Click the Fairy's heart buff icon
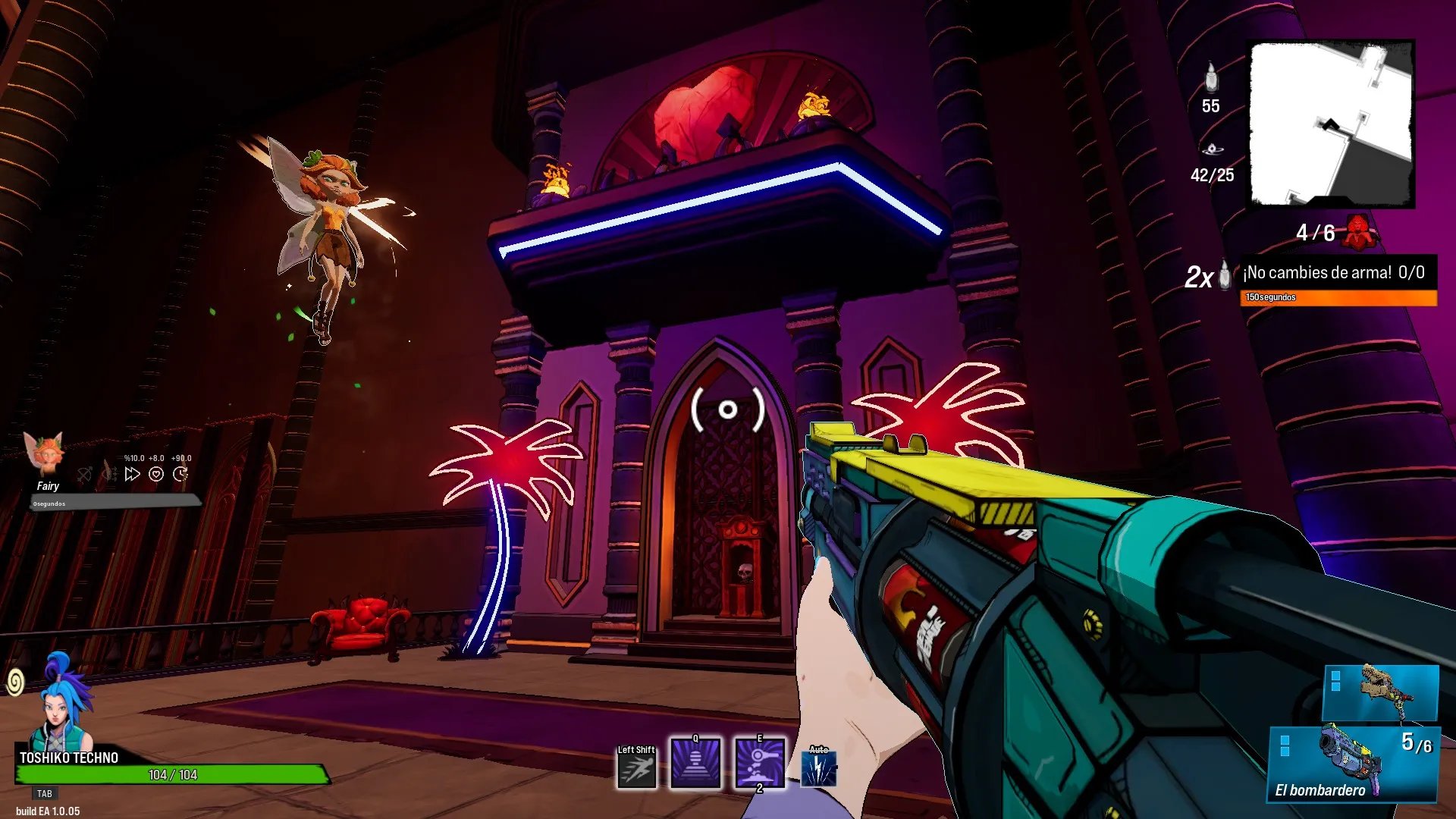 point(156,474)
